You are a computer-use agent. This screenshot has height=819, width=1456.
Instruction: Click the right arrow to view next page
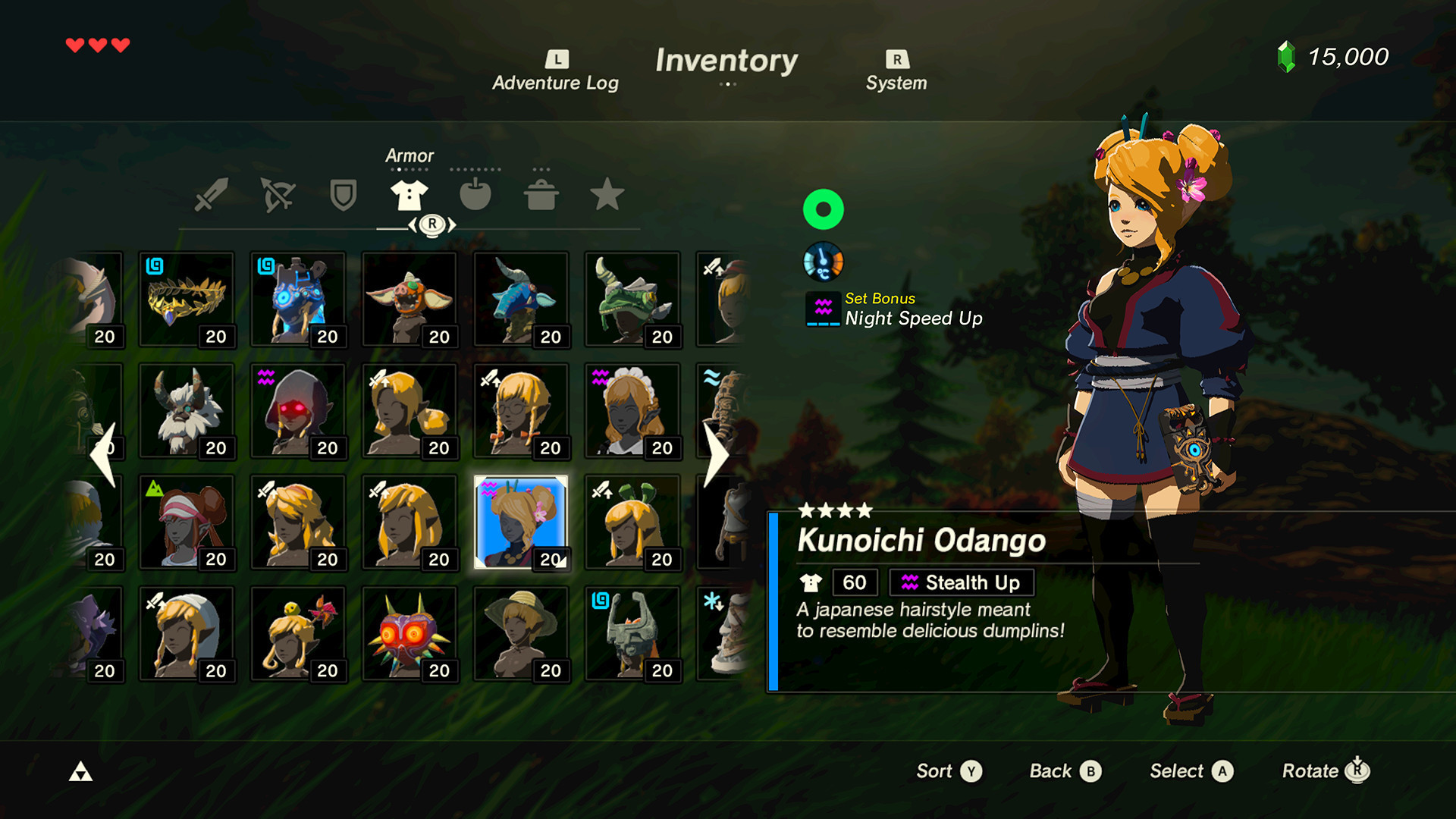point(717,453)
